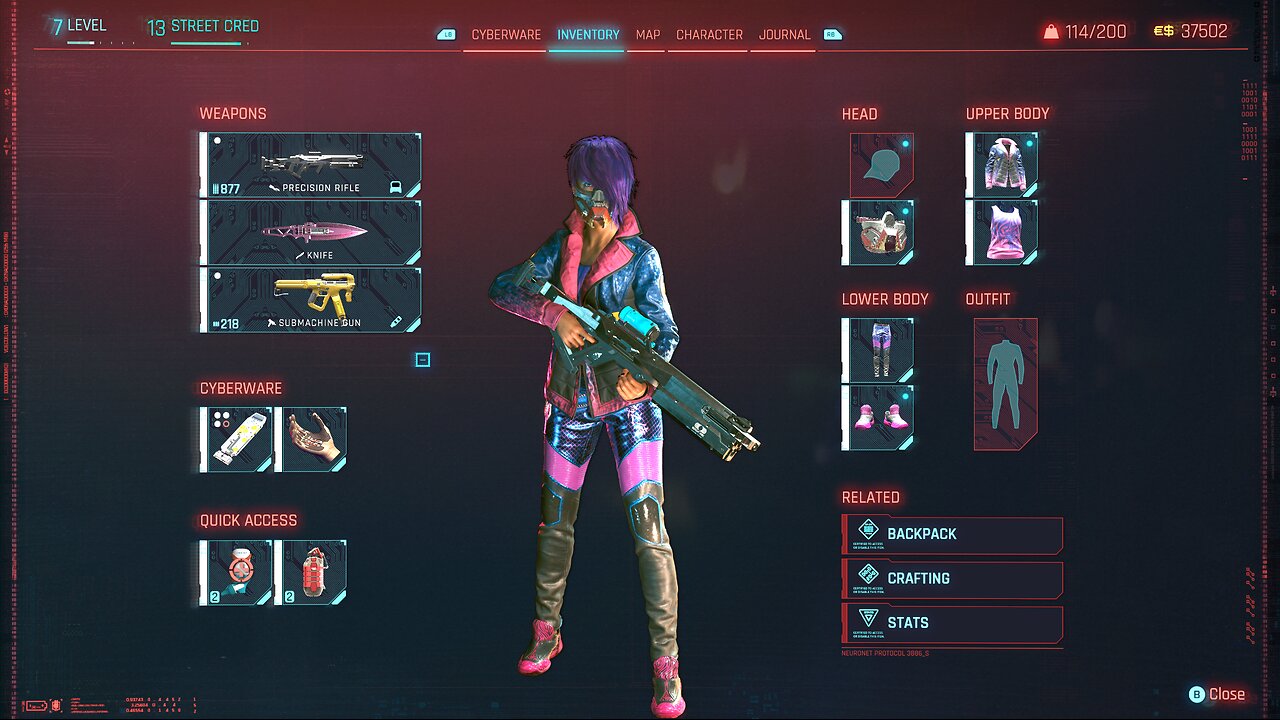Open the Crafting menu
Image resolution: width=1280 pixels, height=720 pixels.
pos(953,579)
